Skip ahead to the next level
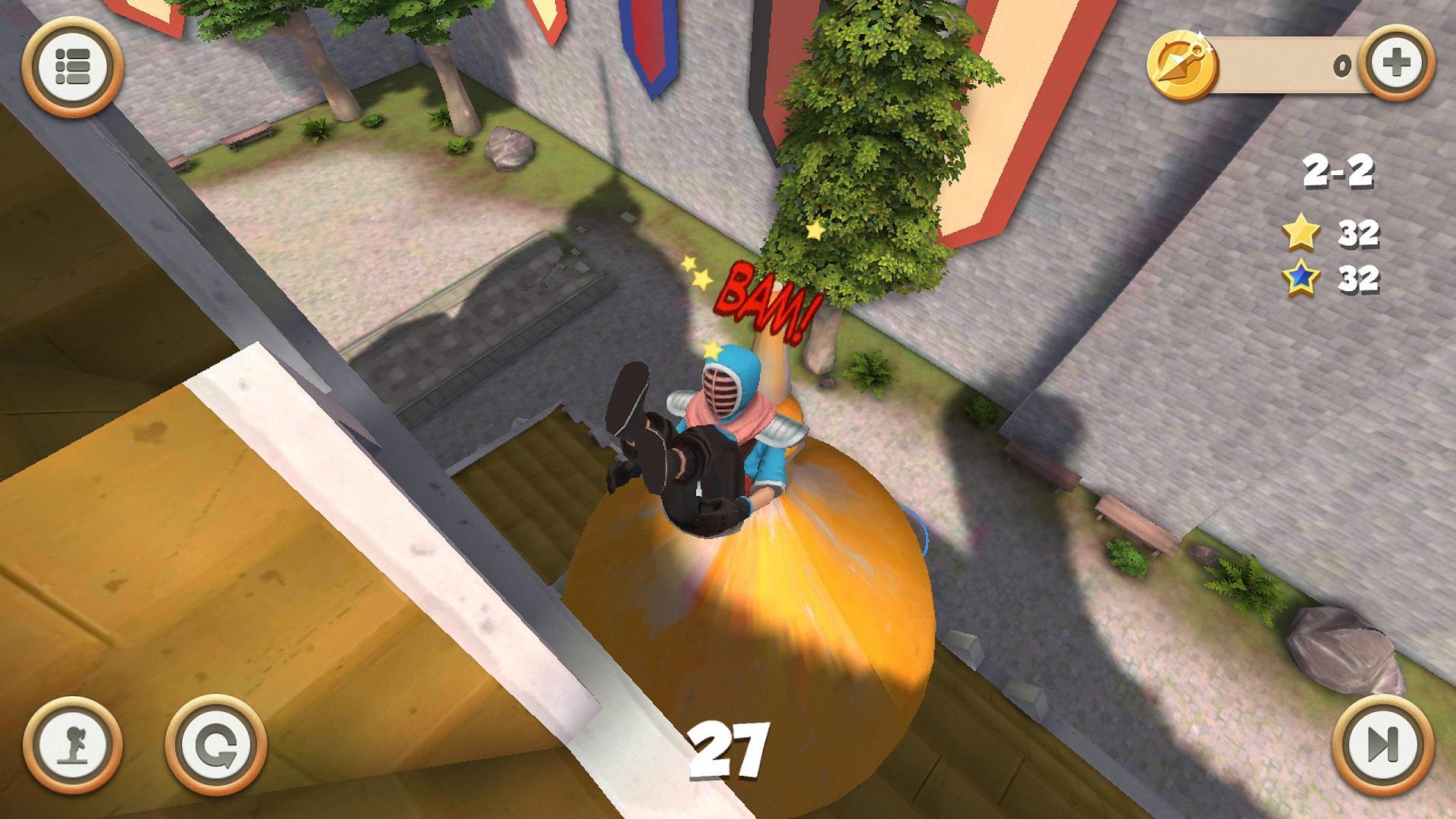The image size is (1456, 819). coord(1382,745)
